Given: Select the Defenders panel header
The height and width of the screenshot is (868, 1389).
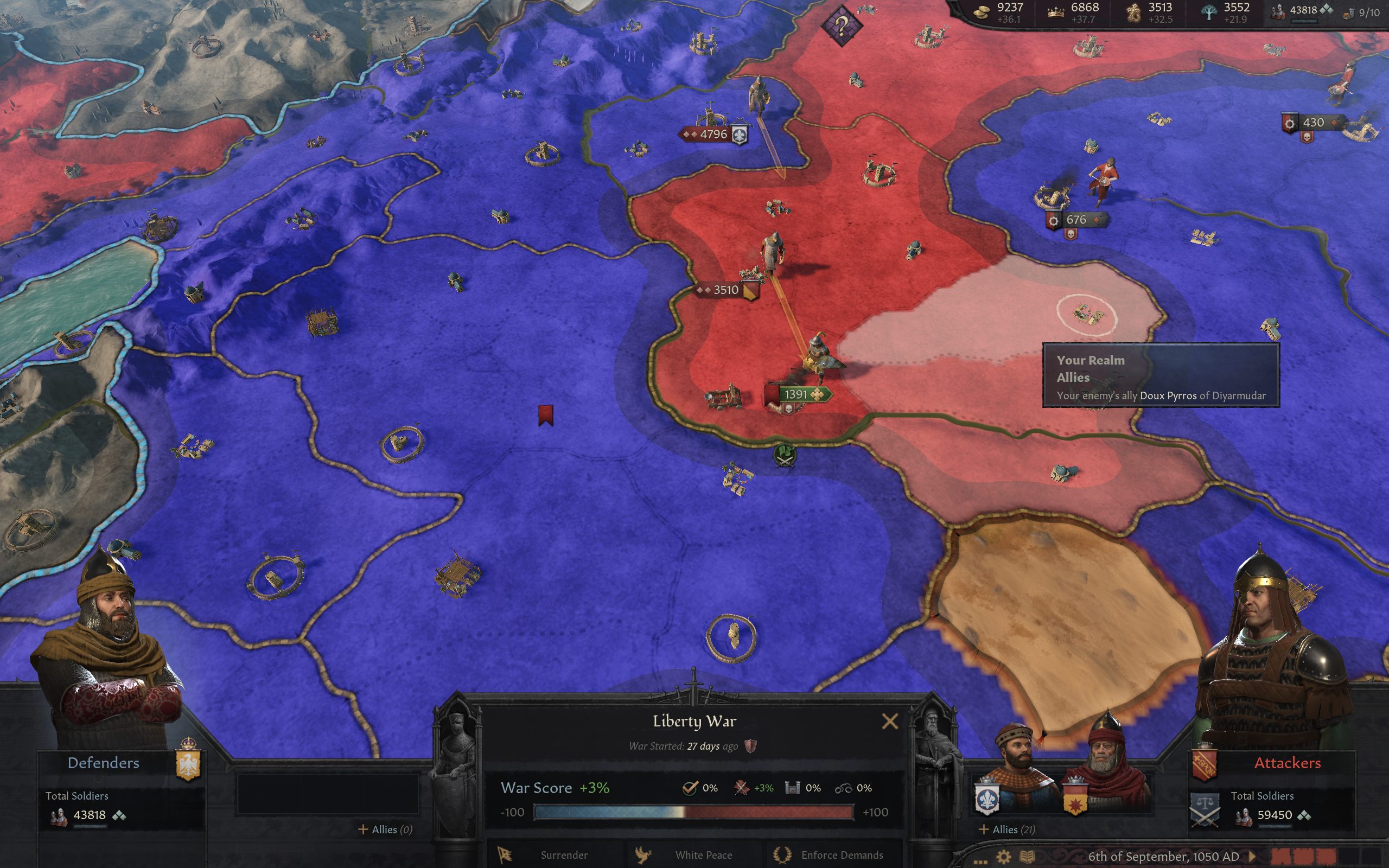Looking at the screenshot, I should [x=104, y=763].
